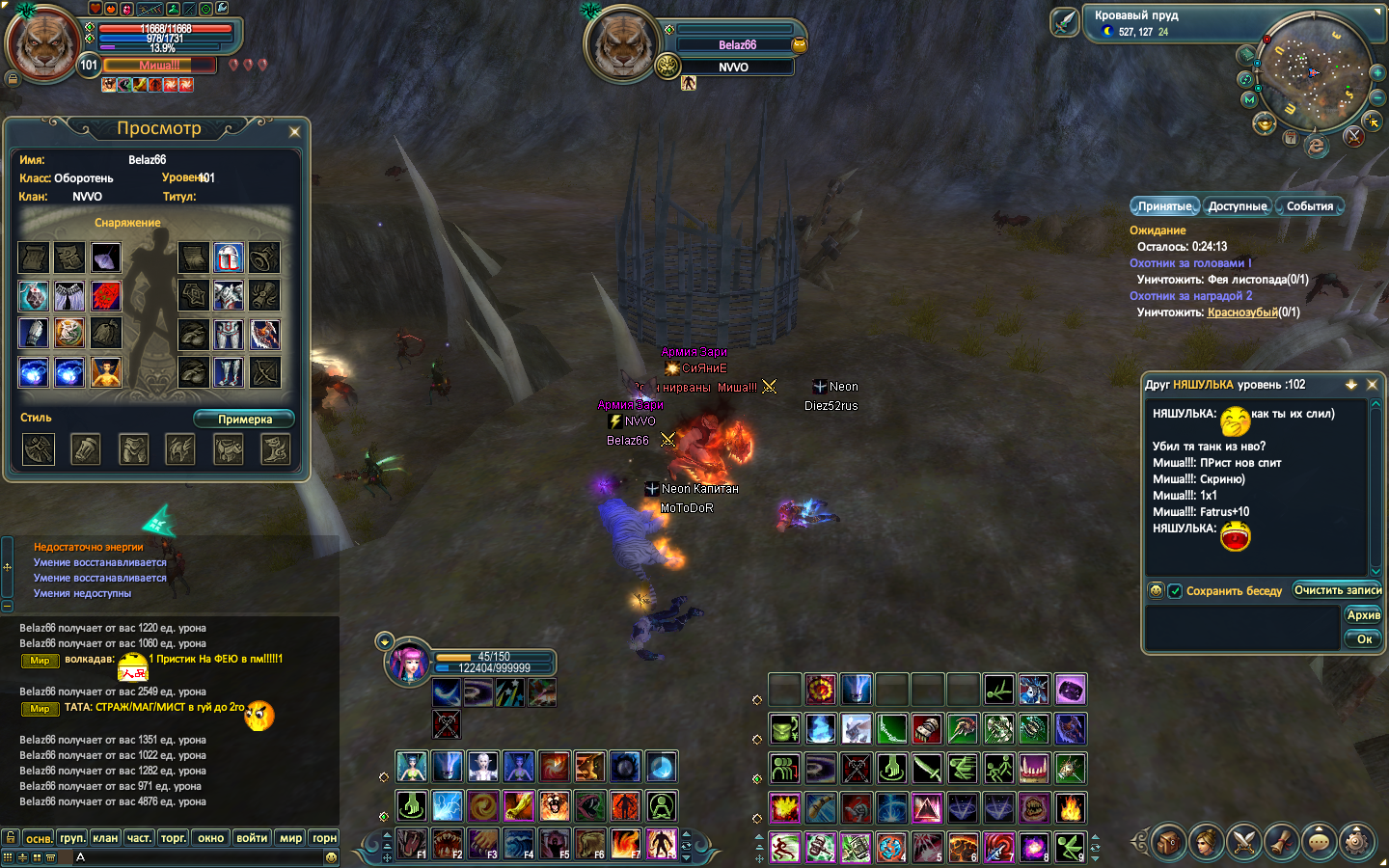Image resolution: width=1389 pixels, height=868 pixels.
Task: Click Очистить записи button
Action: coord(1337,590)
